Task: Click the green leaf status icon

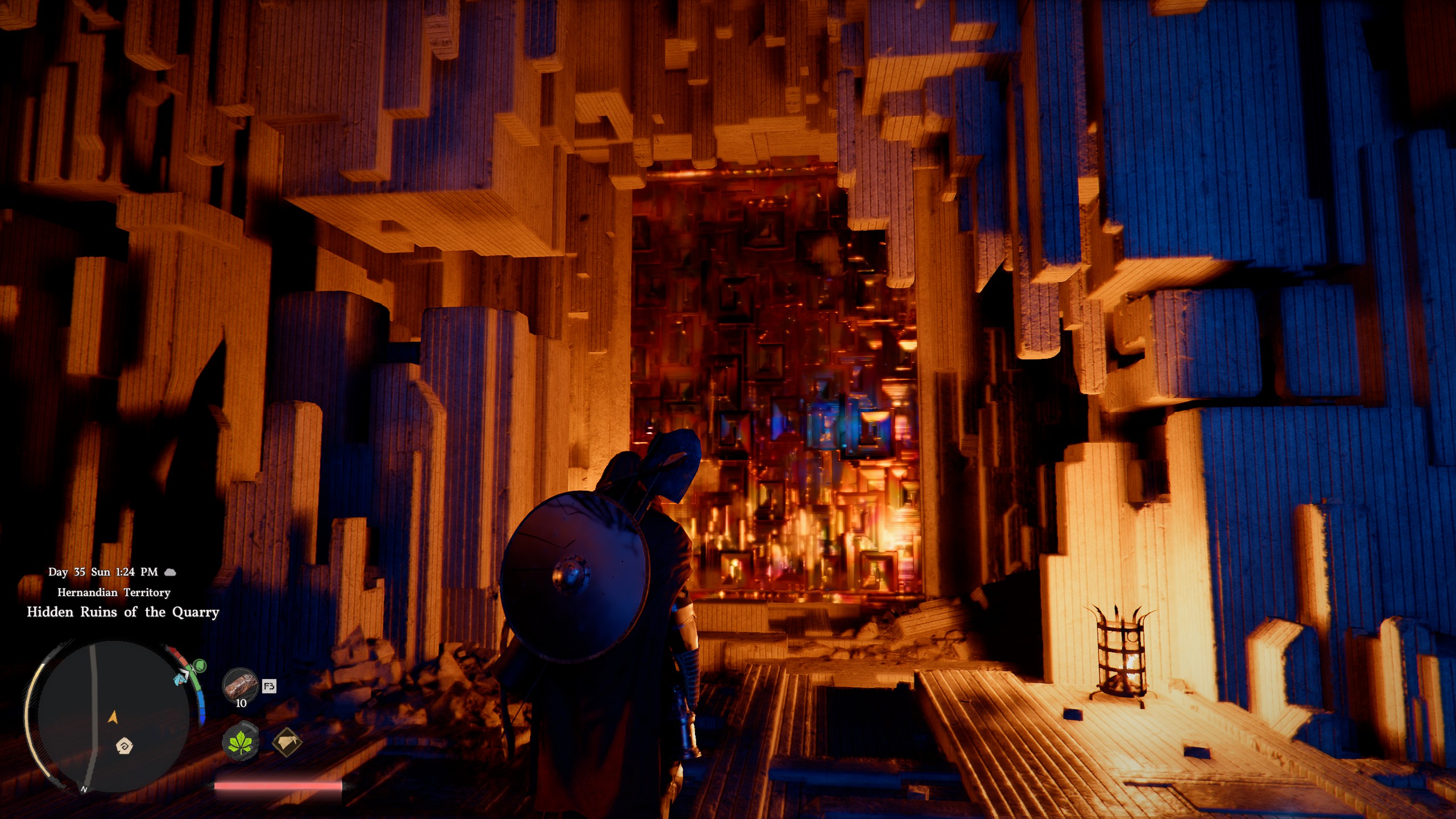Action: pos(240,742)
